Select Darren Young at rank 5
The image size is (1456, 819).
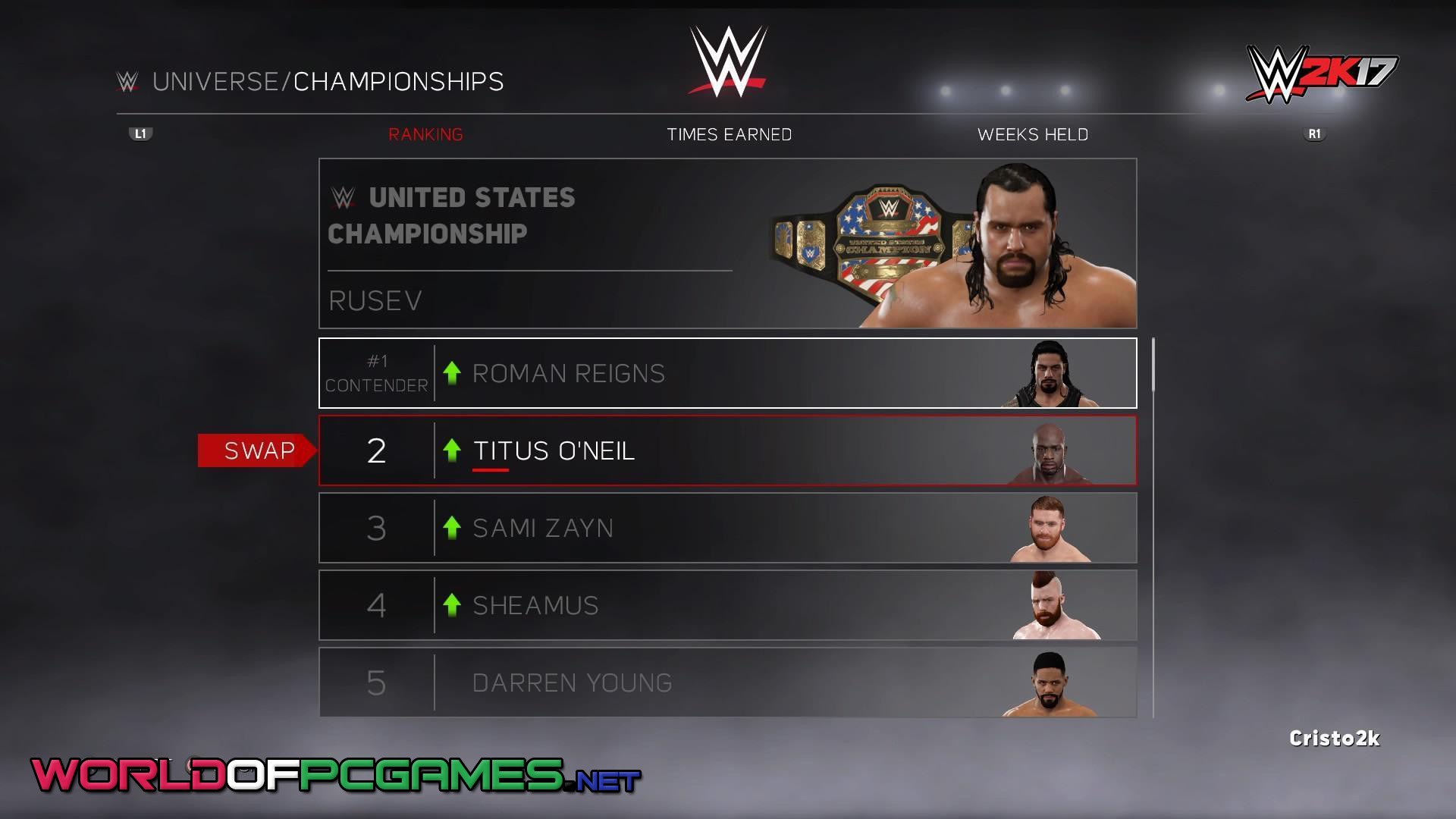[x=727, y=682]
